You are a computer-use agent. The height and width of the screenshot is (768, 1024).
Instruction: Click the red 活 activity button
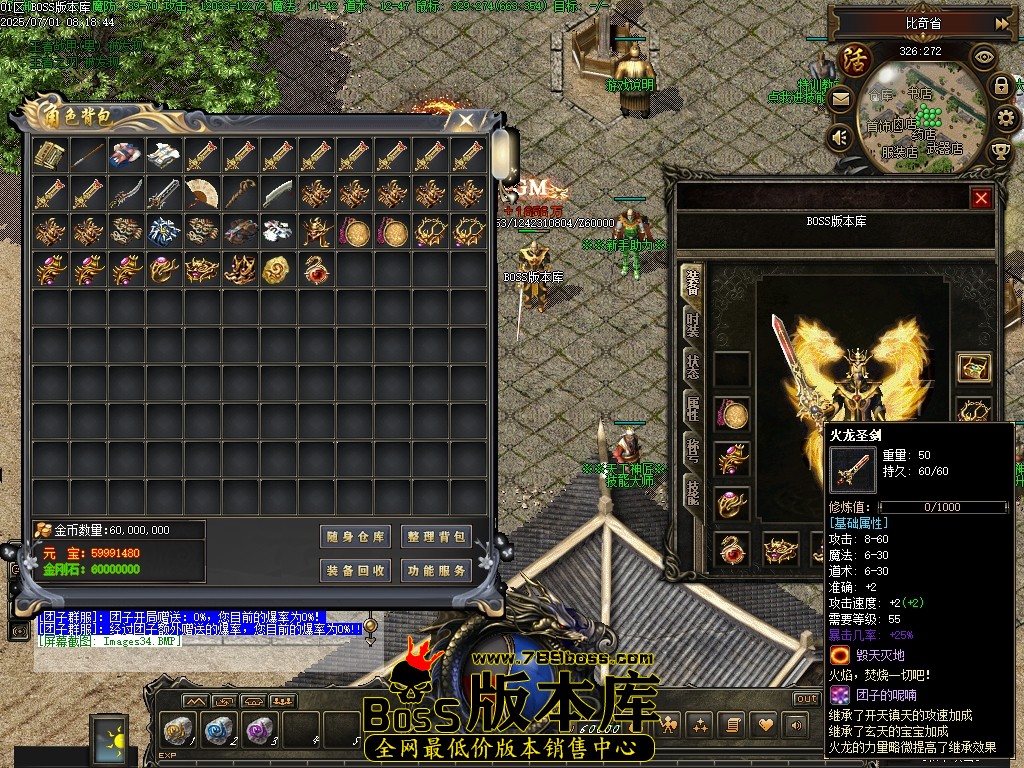(855, 58)
